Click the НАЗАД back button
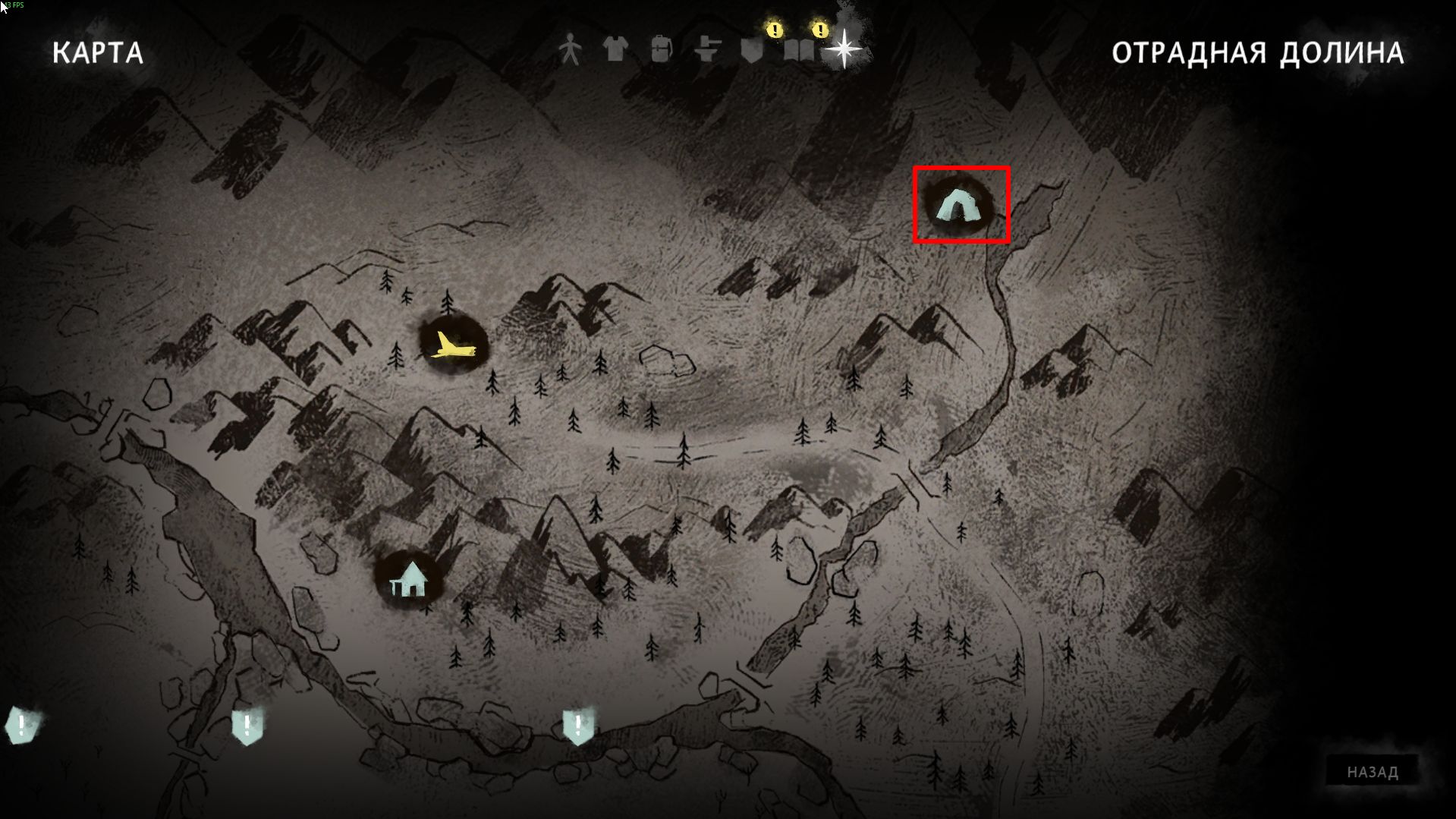The image size is (1456, 819). pyautogui.click(x=1372, y=772)
